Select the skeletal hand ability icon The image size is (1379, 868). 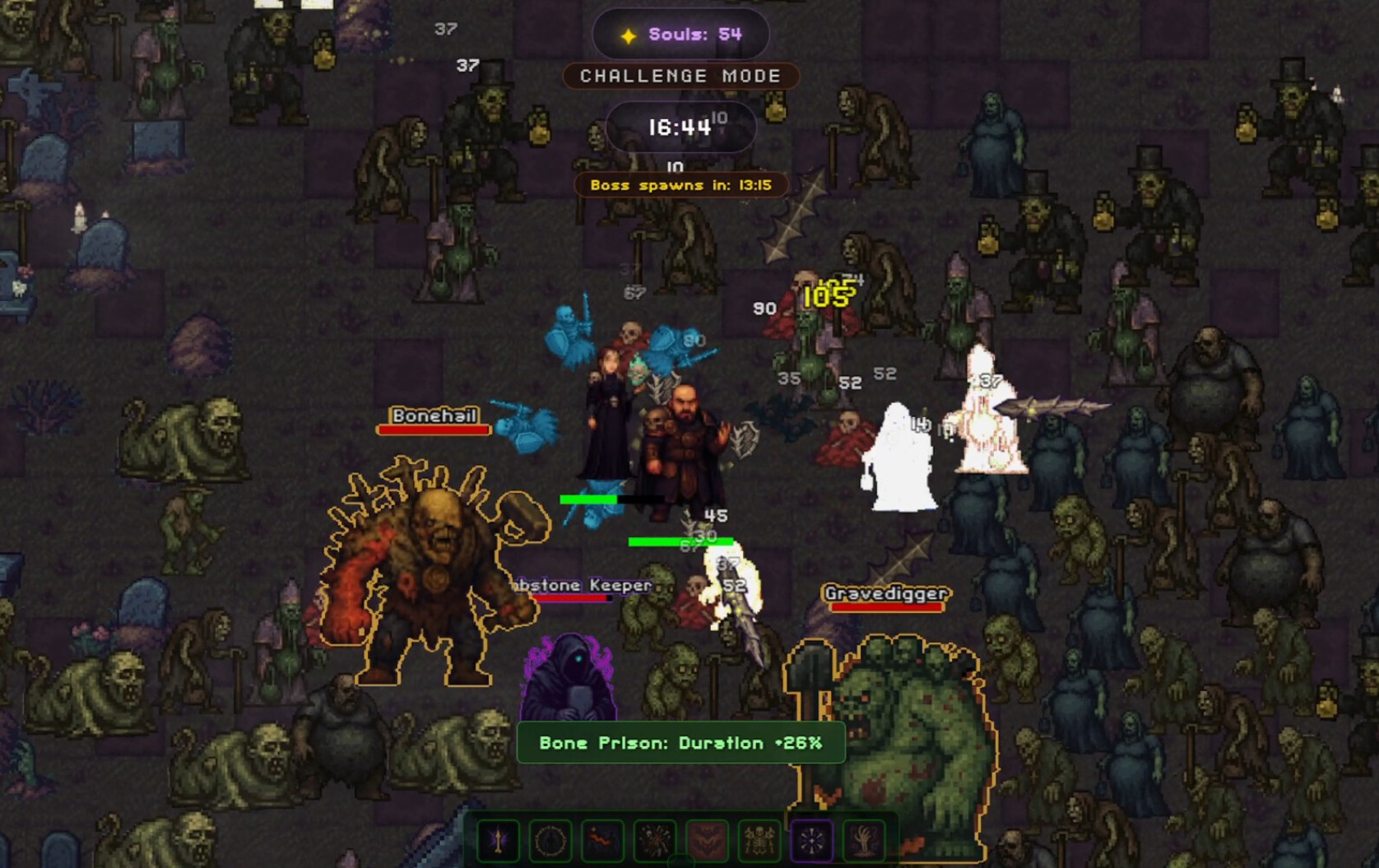(863, 841)
